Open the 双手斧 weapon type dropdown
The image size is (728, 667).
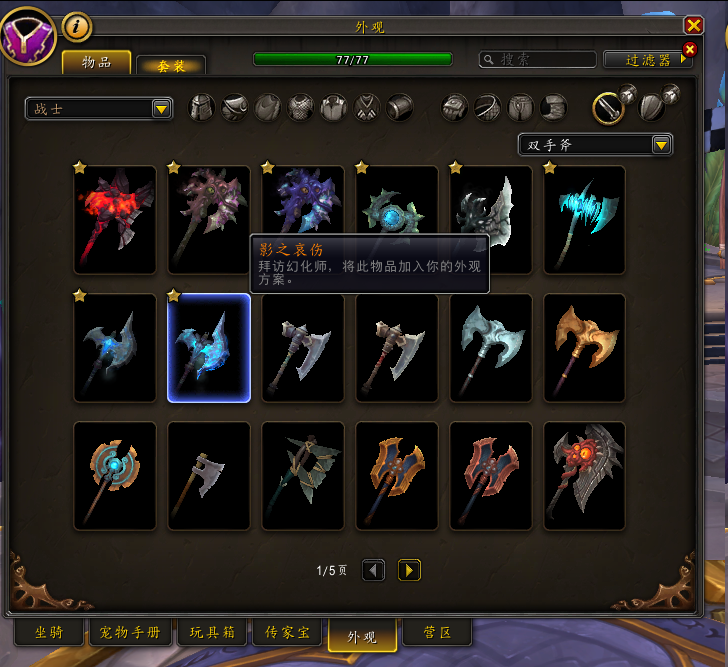pos(595,144)
